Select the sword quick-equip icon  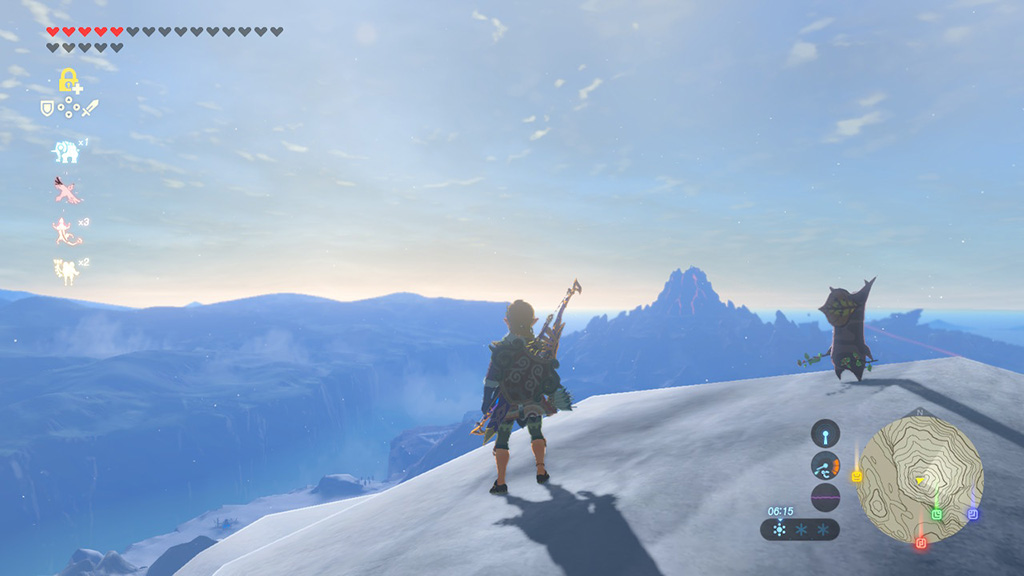89,108
